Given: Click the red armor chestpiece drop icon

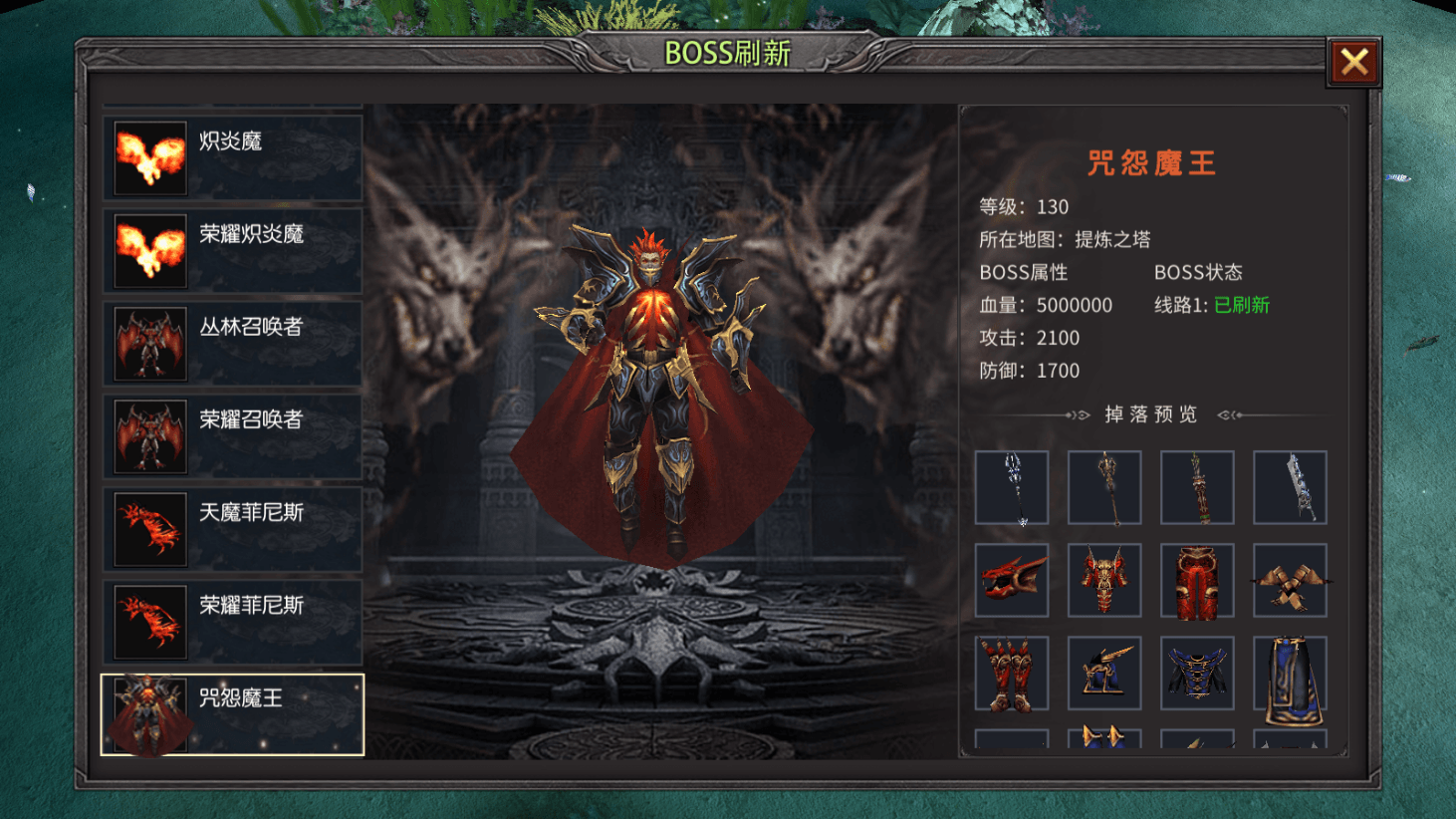Looking at the screenshot, I should pyautogui.click(x=1104, y=581).
